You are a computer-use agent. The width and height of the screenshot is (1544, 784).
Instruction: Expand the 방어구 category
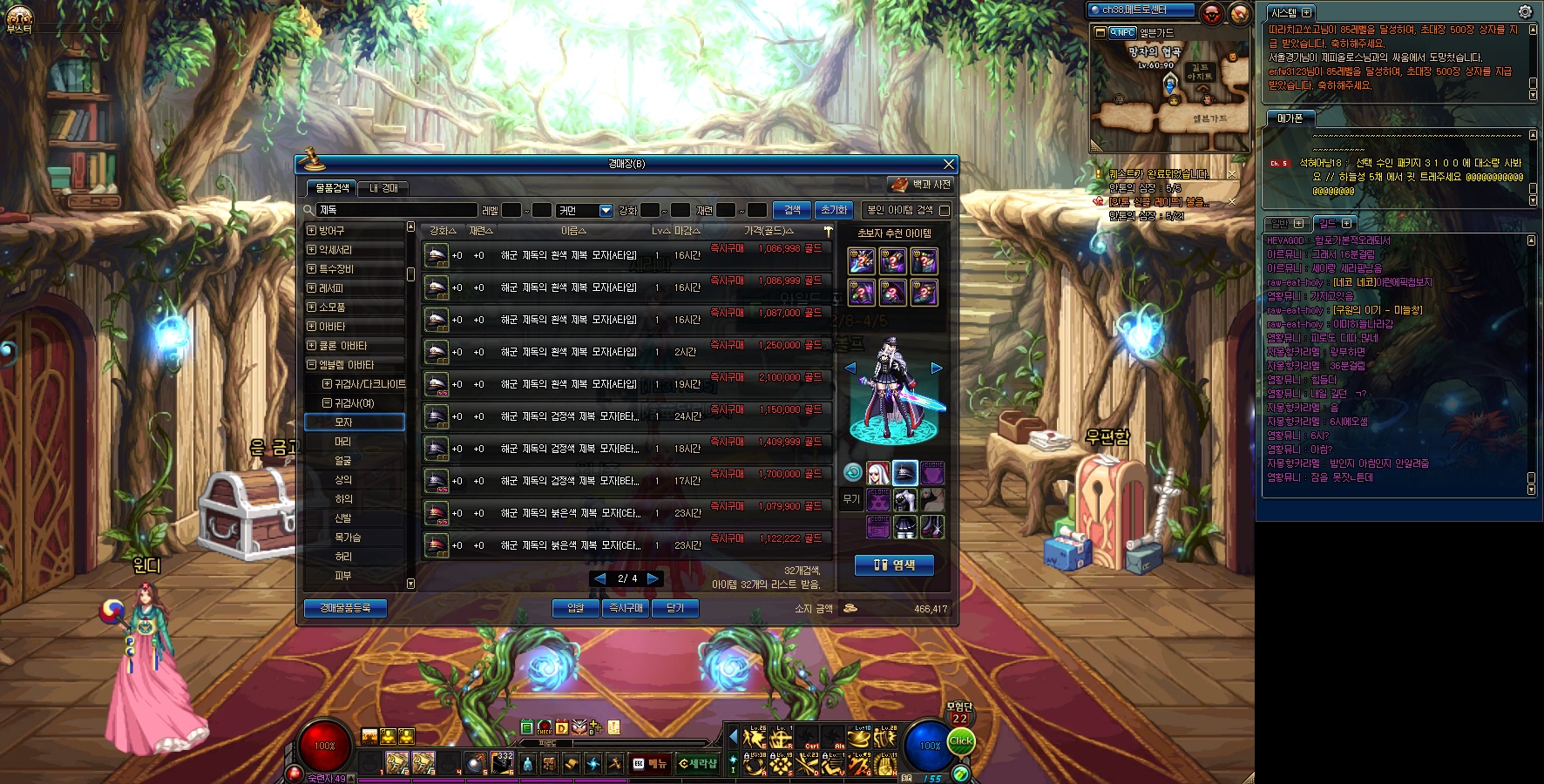click(x=312, y=231)
